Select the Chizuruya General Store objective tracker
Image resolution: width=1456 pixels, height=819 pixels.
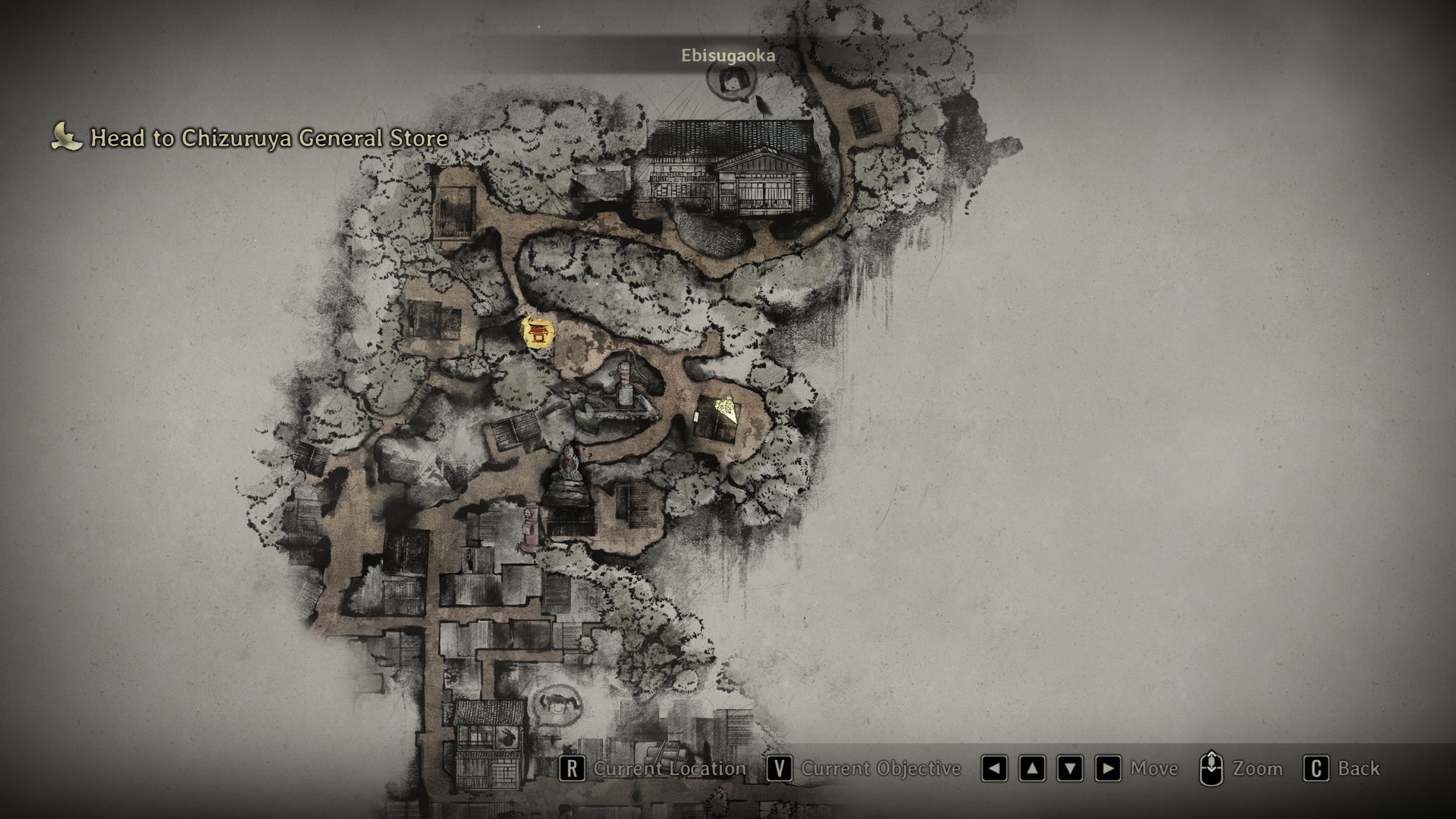point(250,138)
